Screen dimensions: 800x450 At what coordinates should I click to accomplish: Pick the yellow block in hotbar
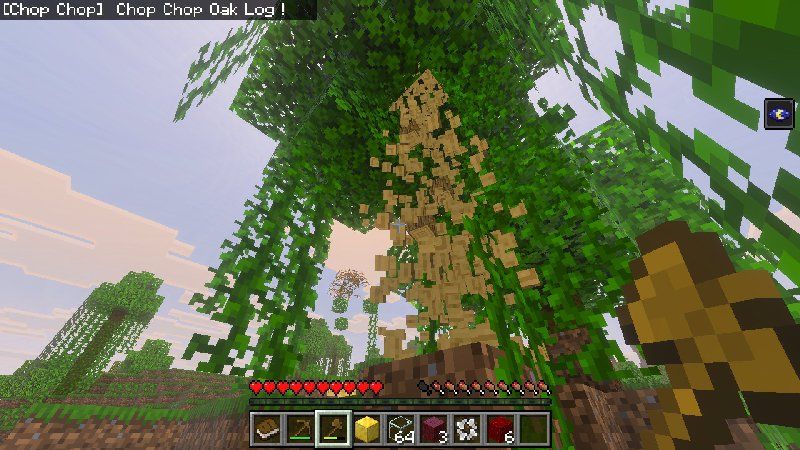coord(367,430)
